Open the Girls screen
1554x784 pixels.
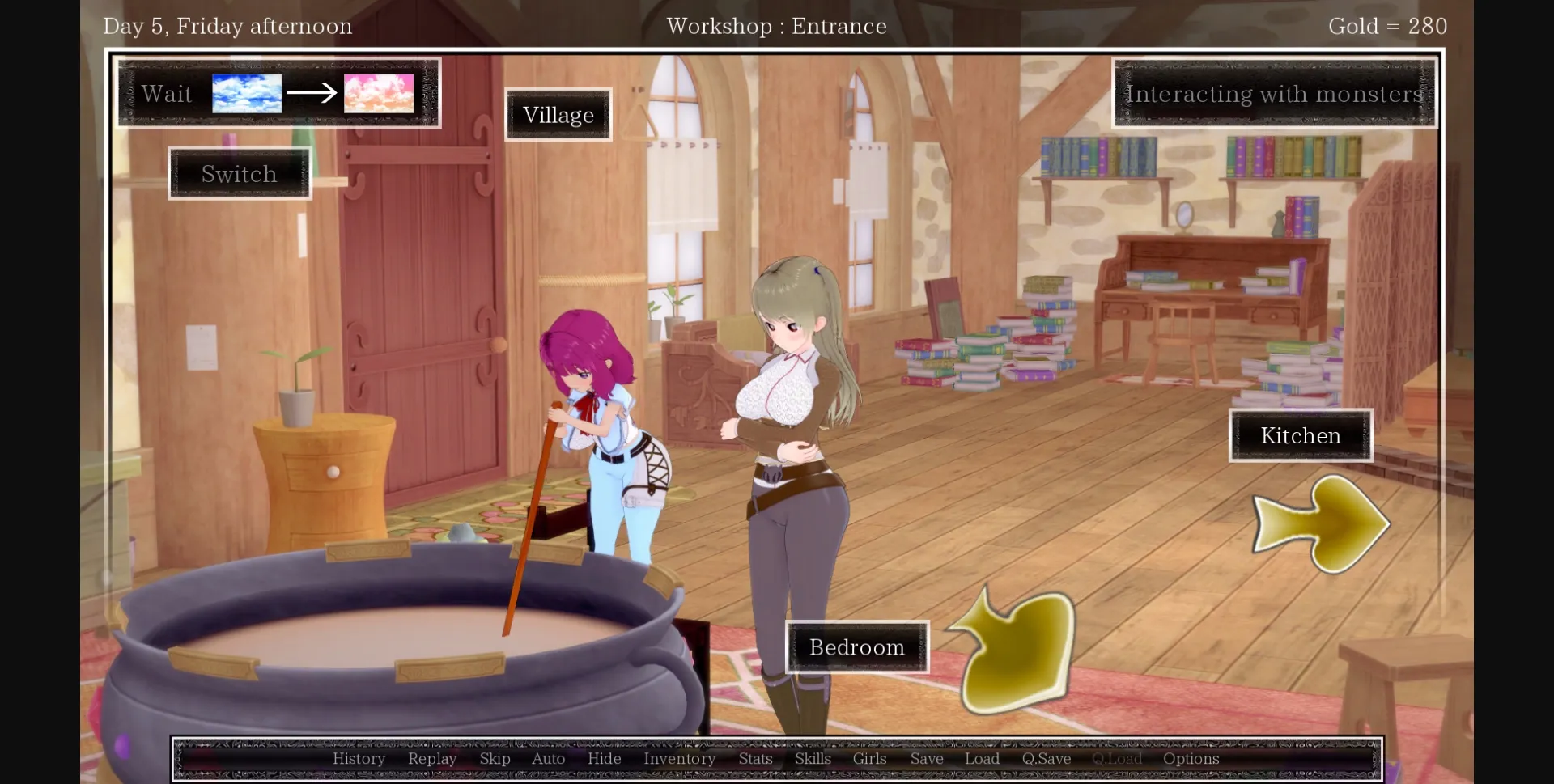(869, 758)
